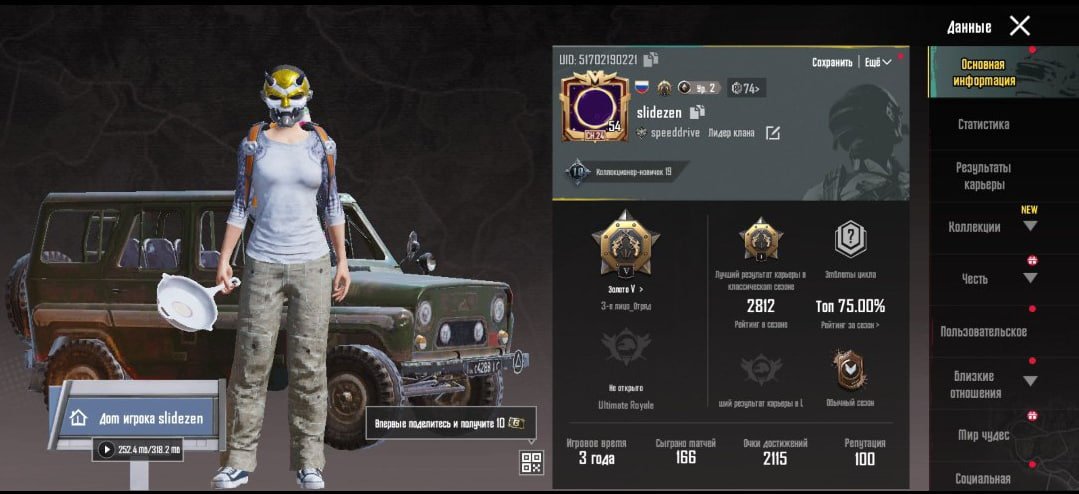Image resolution: width=1079 pixels, height=494 pixels.
Task: Copy the slidezen nickname
Action: tap(698, 112)
